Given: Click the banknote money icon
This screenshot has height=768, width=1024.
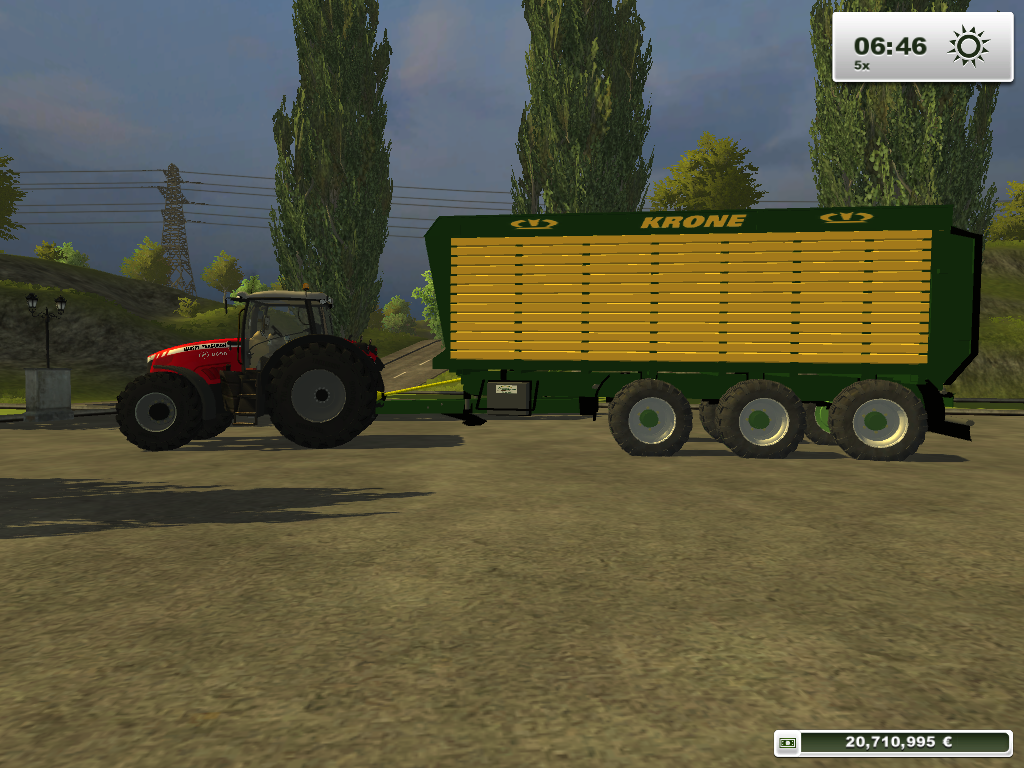Looking at the screenshot, I should tap(789, 743).
